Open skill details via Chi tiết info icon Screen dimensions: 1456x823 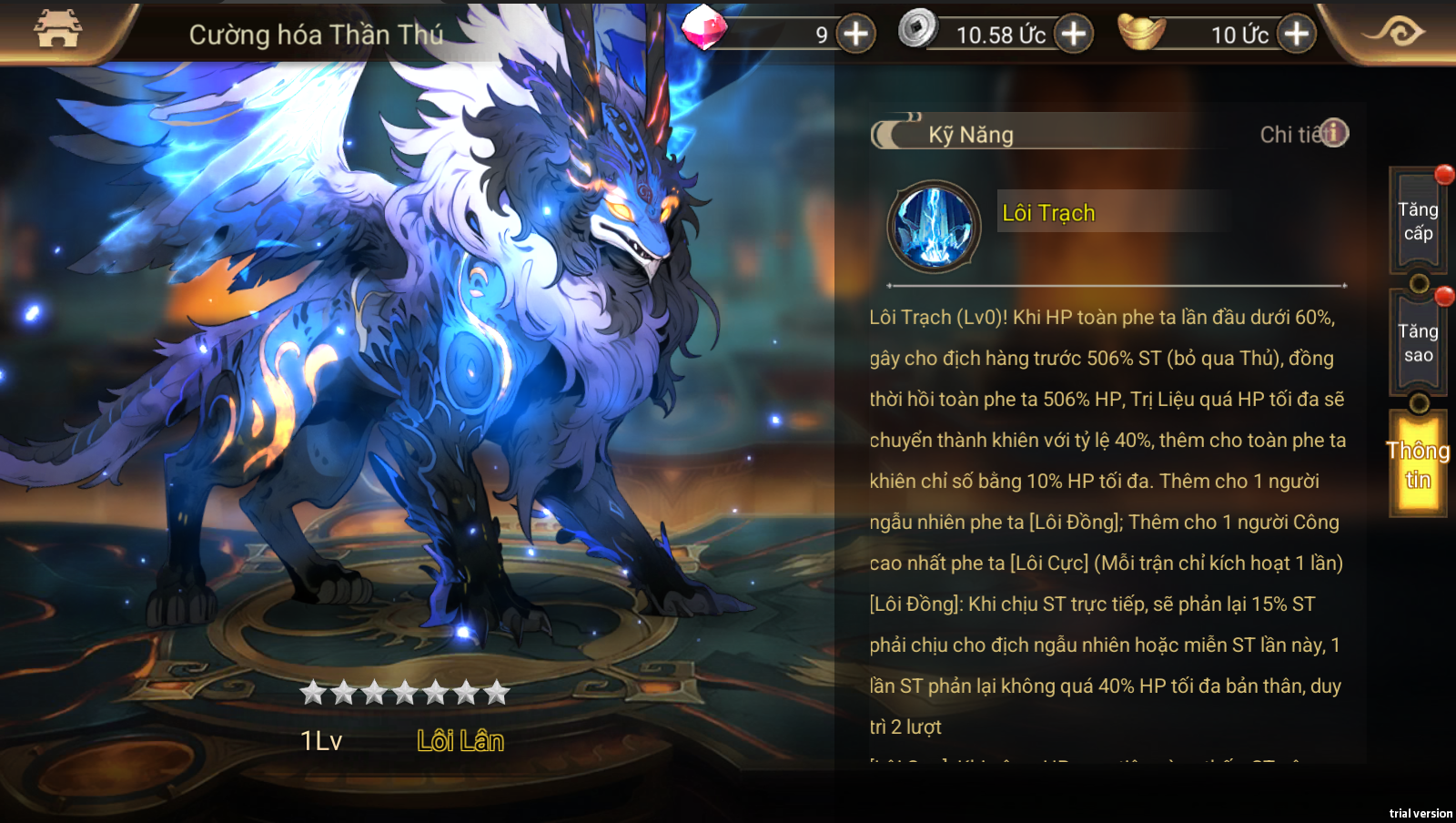pos(1333,133)
